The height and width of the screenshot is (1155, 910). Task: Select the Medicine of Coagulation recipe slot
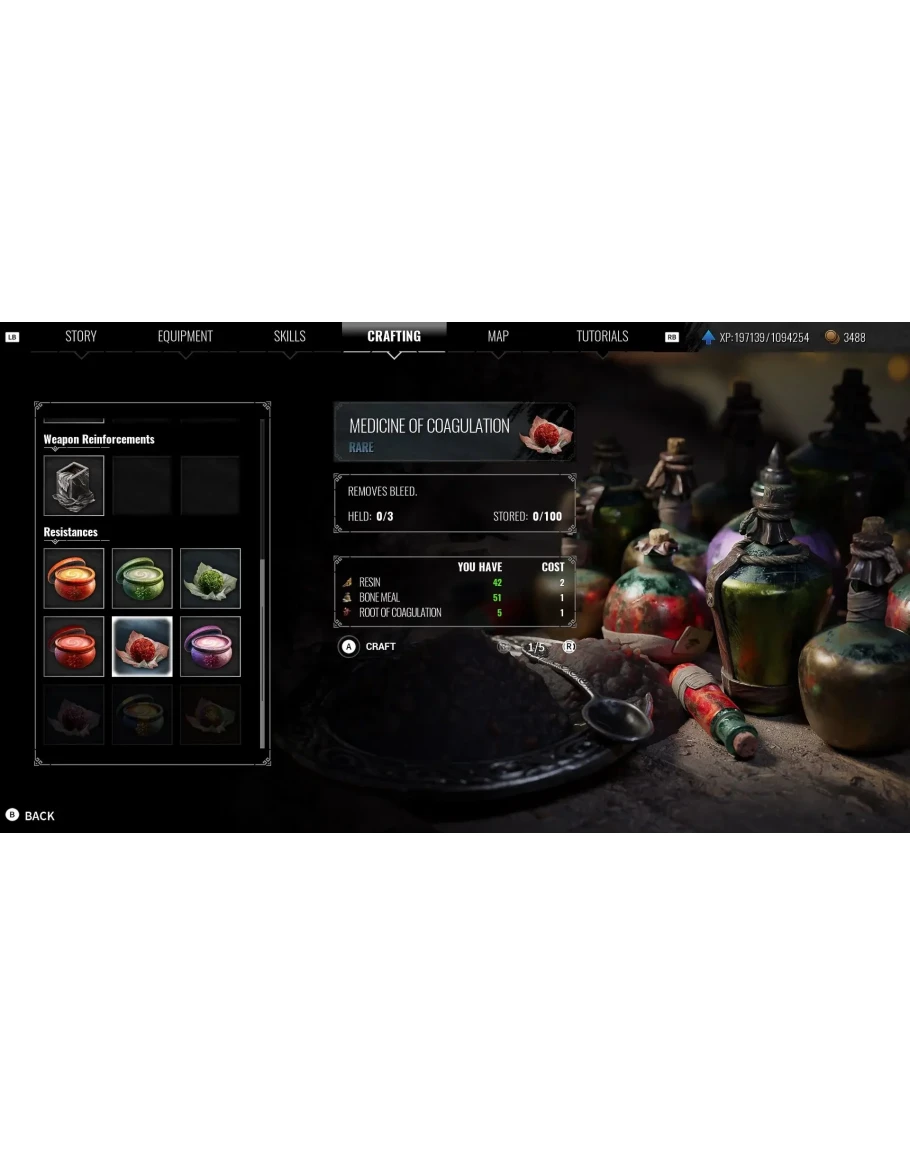pyautogui.click(x=142, y=646)
